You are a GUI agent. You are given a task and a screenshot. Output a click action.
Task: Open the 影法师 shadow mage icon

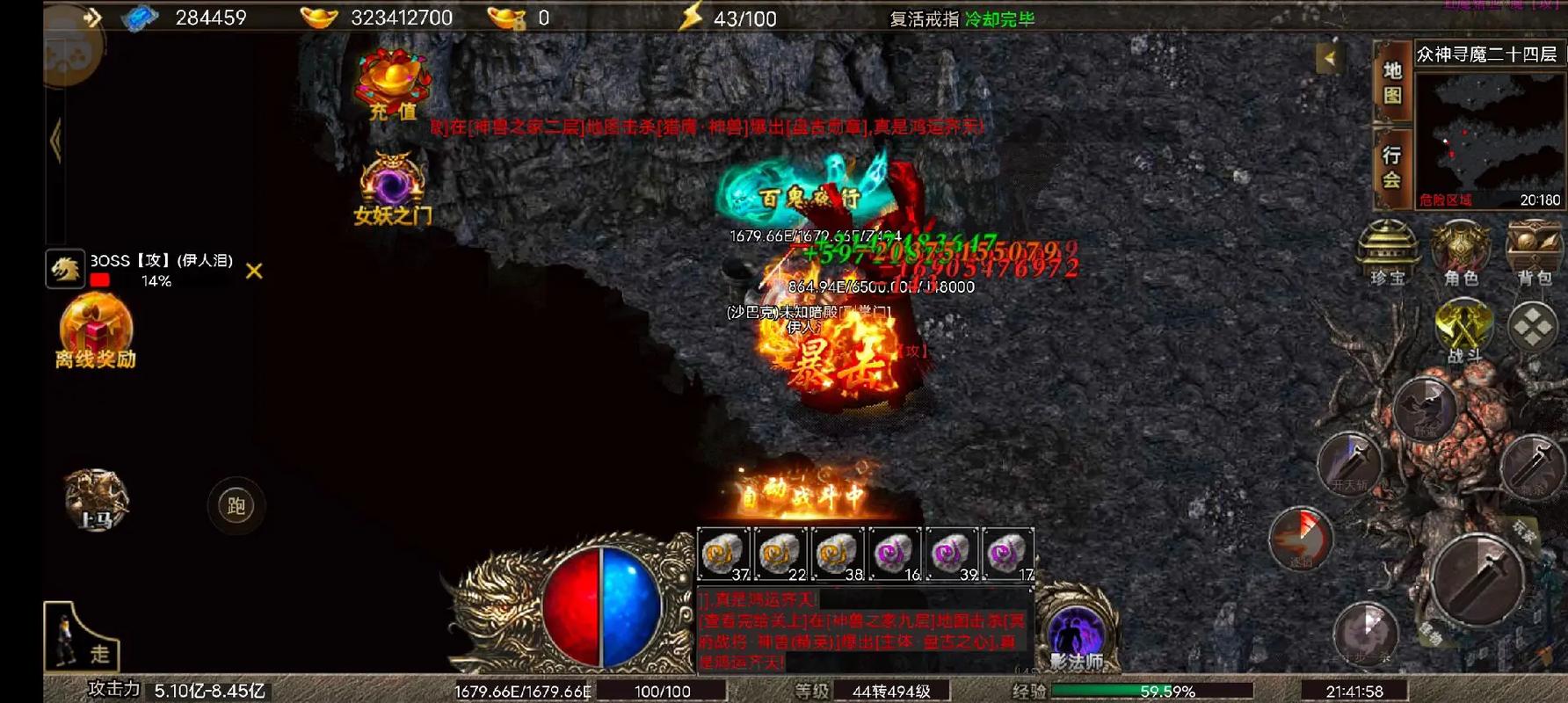(x=1077, y=634)
